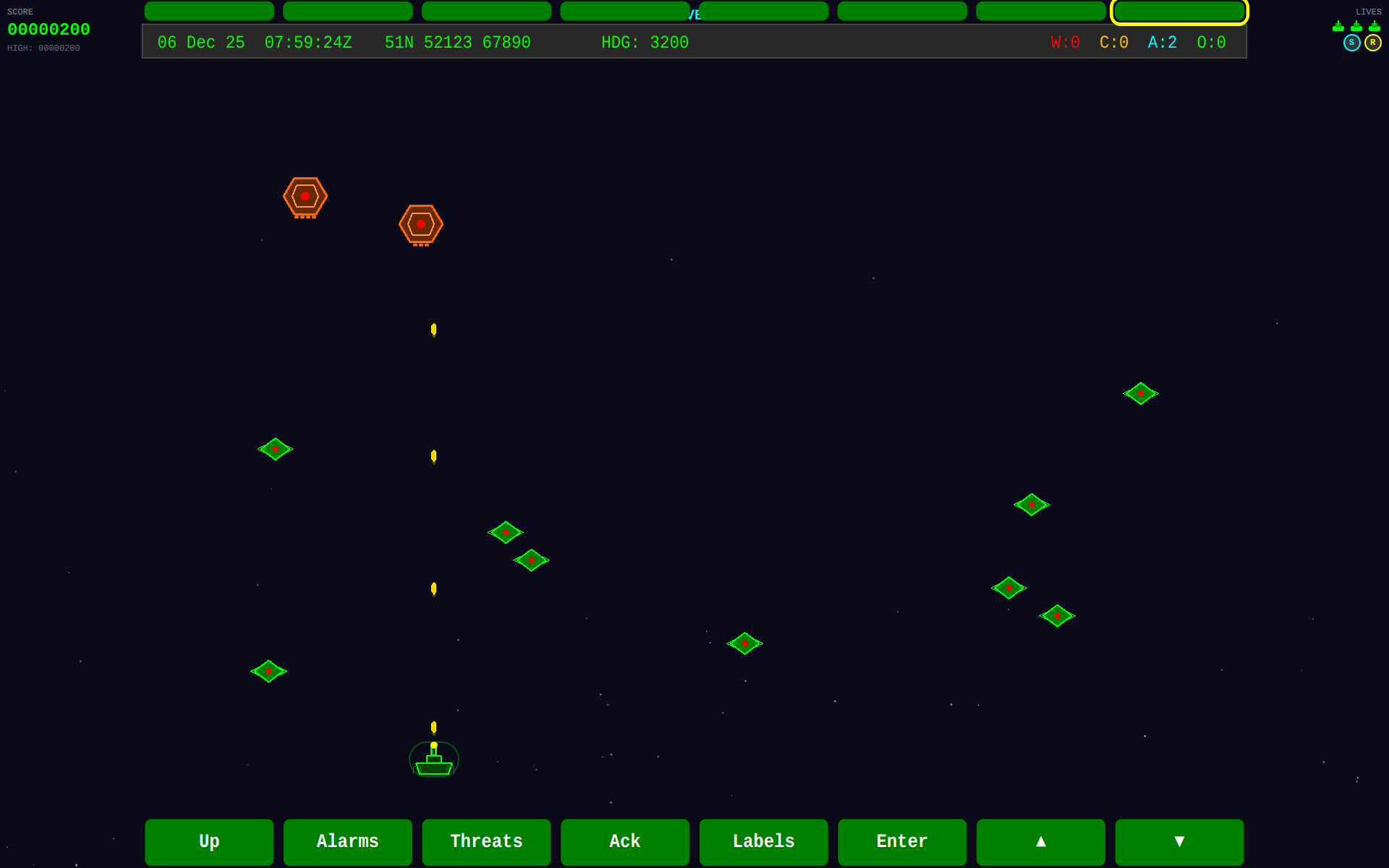Click the A:2 counter in the status bar
Screen dimensions: 1389x868
pyautogui.click(x=1162, y=42)
